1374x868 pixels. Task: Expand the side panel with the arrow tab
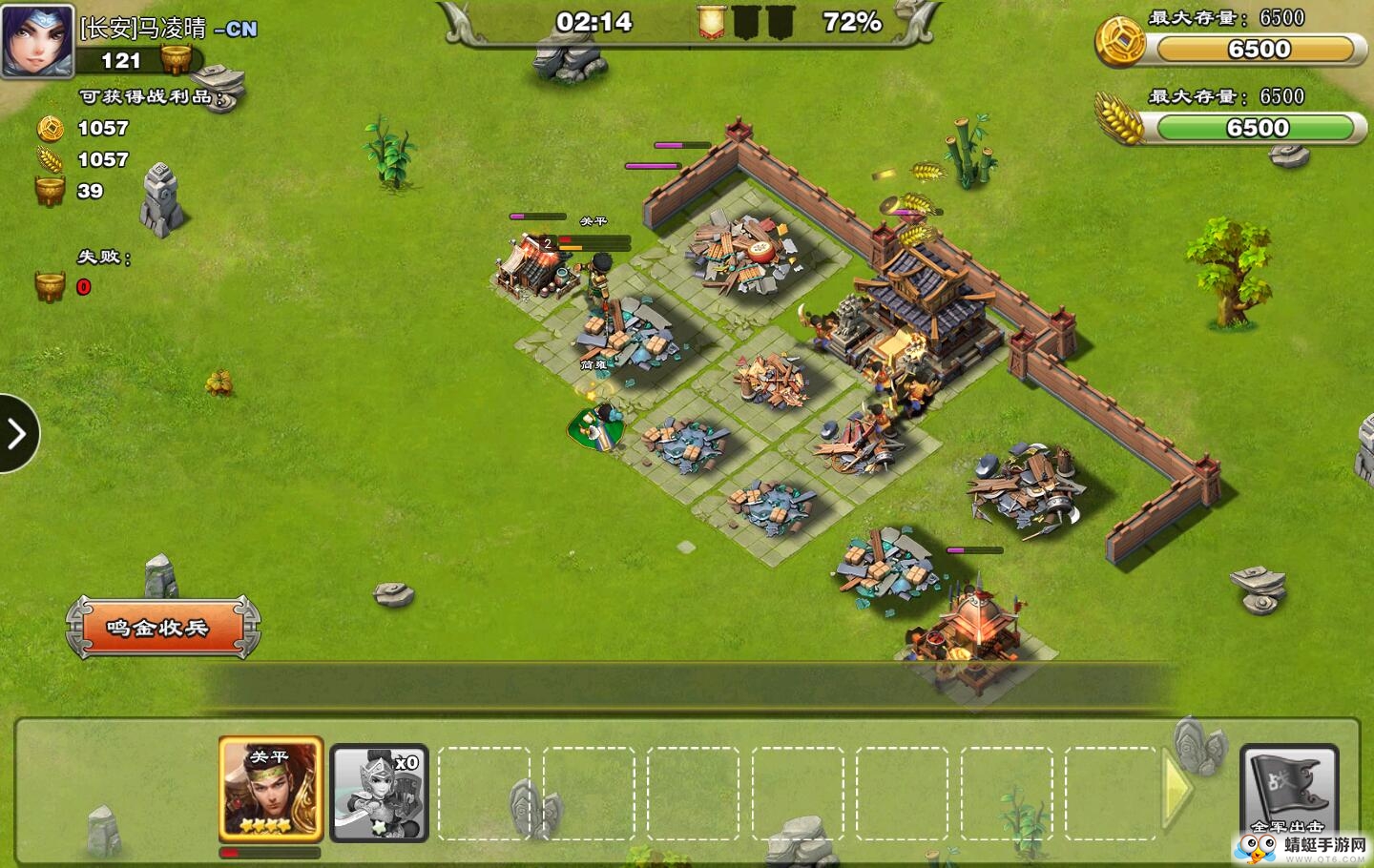click(x=17, y=434)
